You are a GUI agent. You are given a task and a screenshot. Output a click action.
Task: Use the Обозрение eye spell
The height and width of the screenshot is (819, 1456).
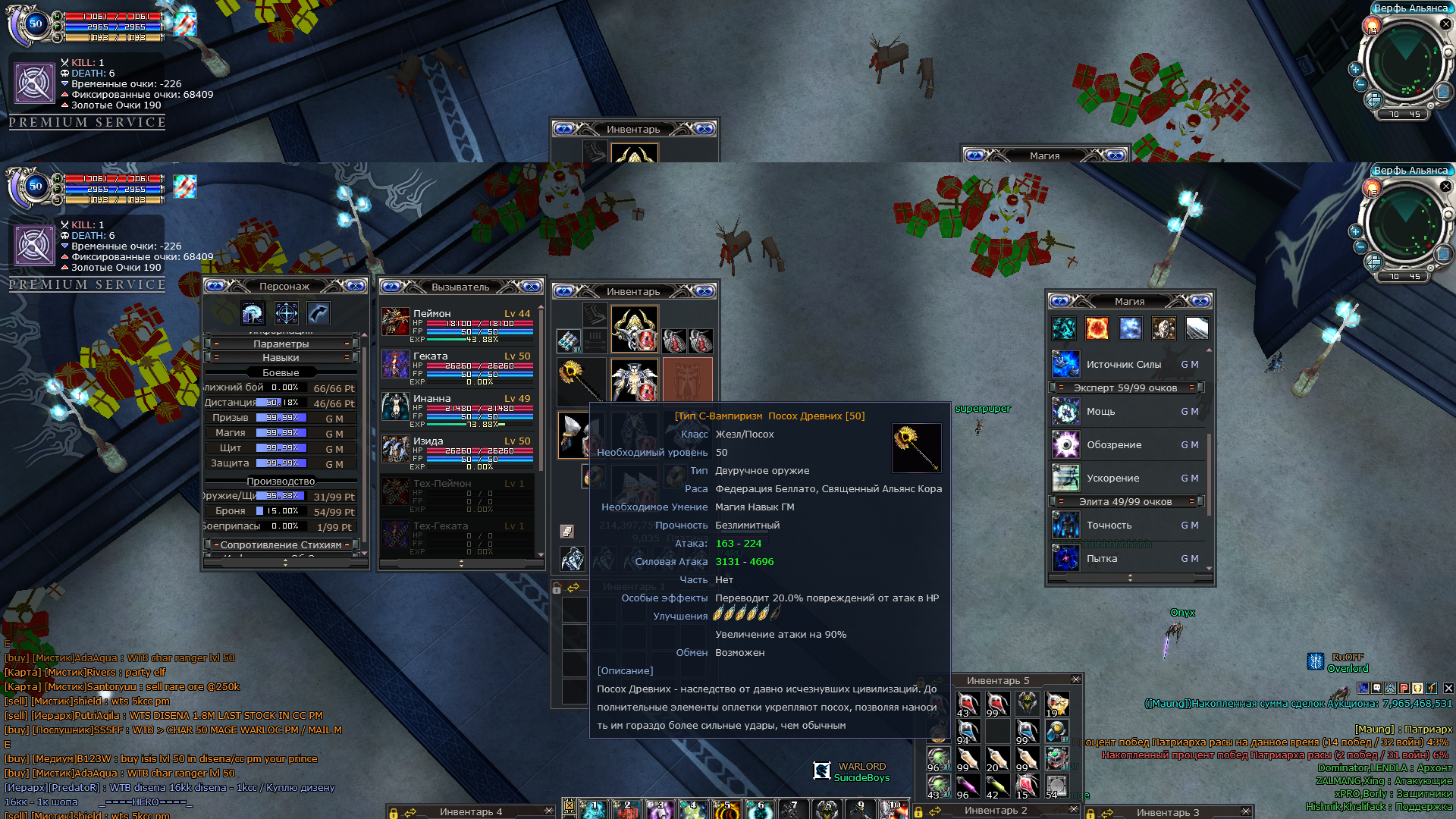[x=1065, y=445]
